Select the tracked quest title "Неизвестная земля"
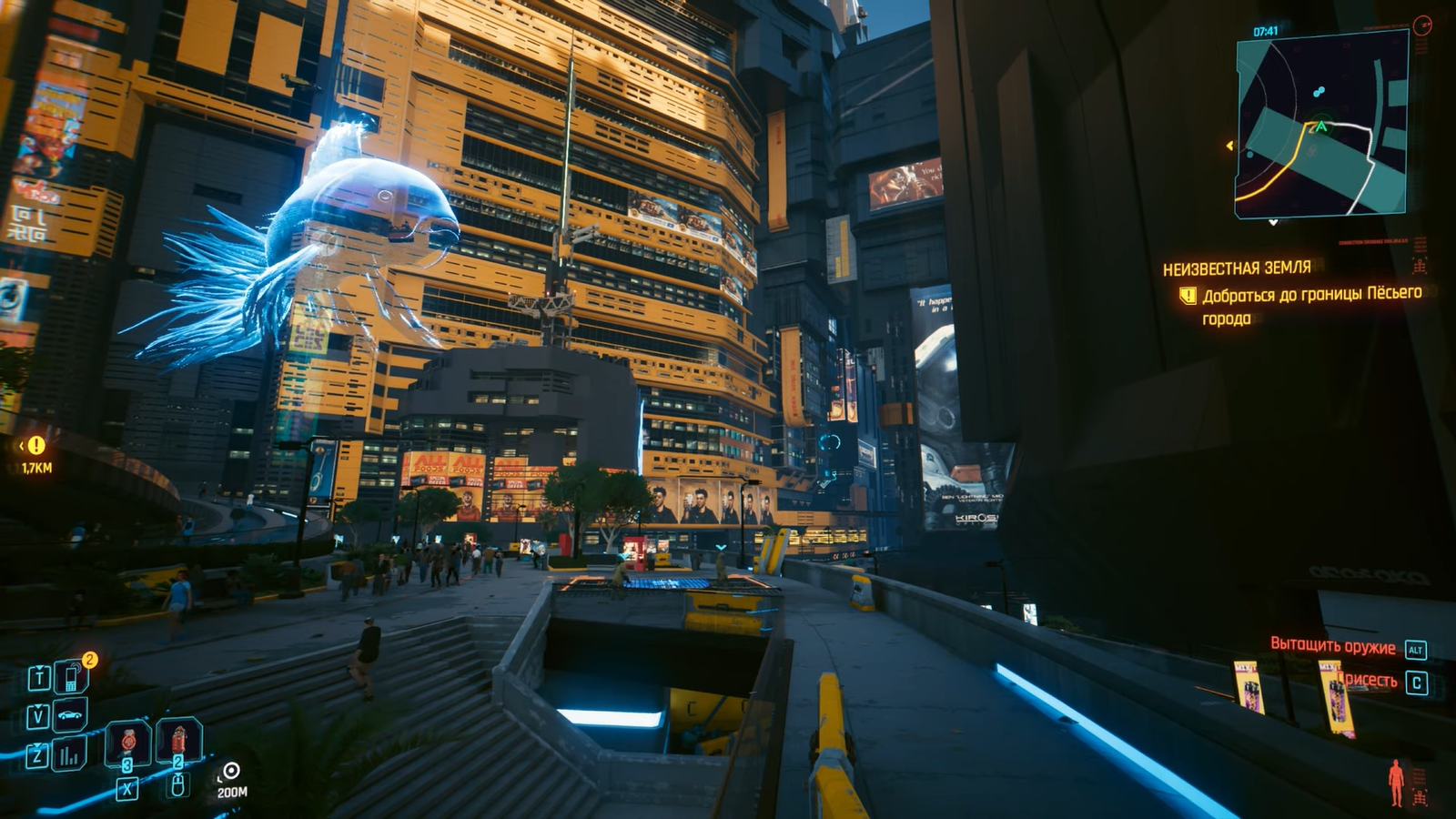1456x819 pixels. click(x=1237, y=268)
